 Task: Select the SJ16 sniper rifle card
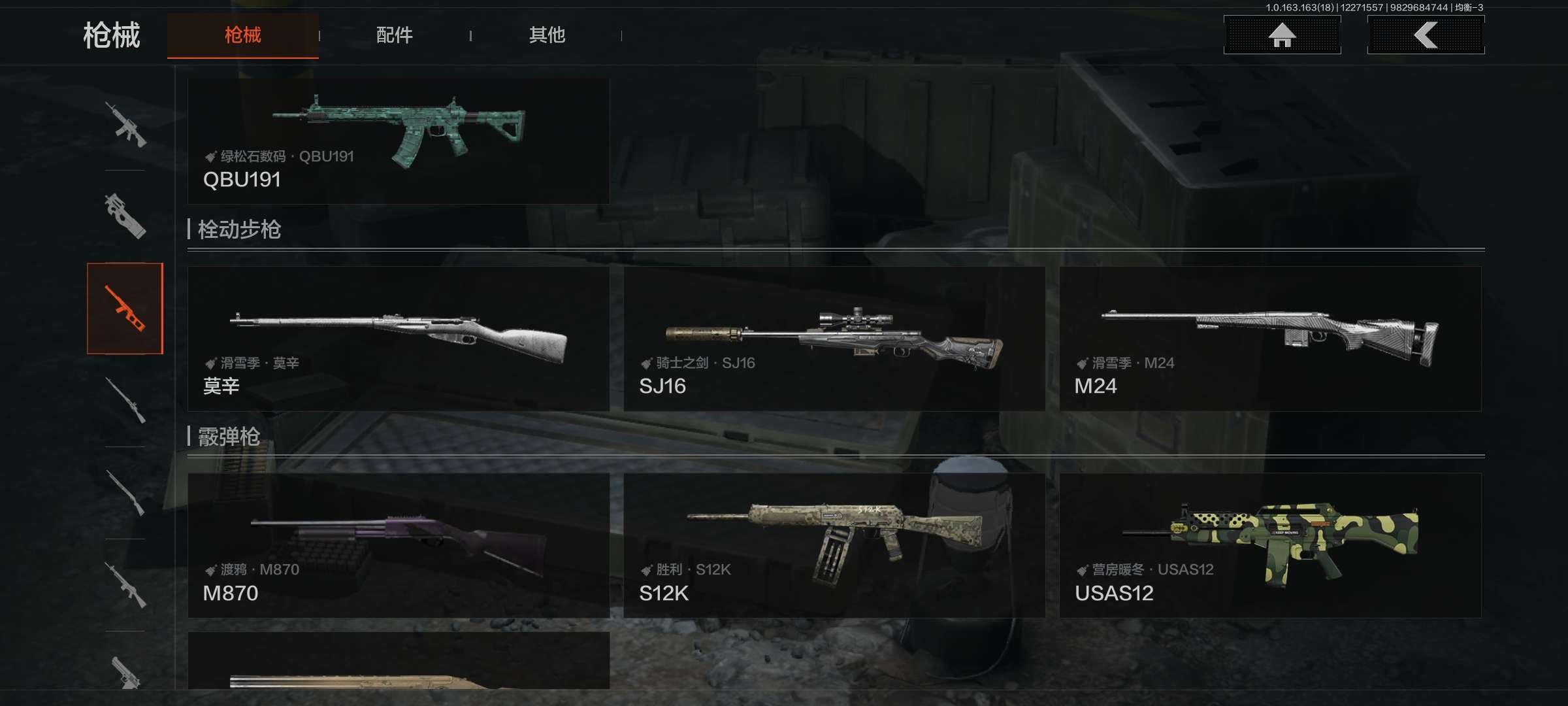pyautogui.click(x=834, y=339)
